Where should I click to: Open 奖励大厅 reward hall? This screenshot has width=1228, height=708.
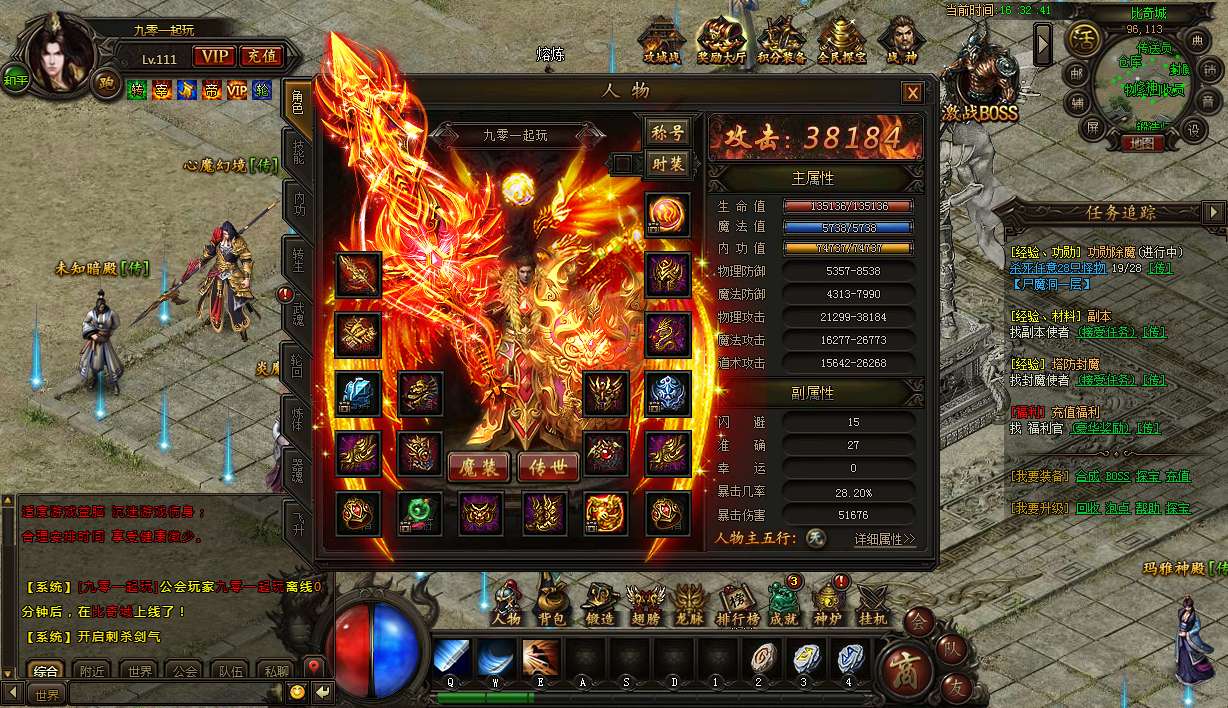(721, 42)
